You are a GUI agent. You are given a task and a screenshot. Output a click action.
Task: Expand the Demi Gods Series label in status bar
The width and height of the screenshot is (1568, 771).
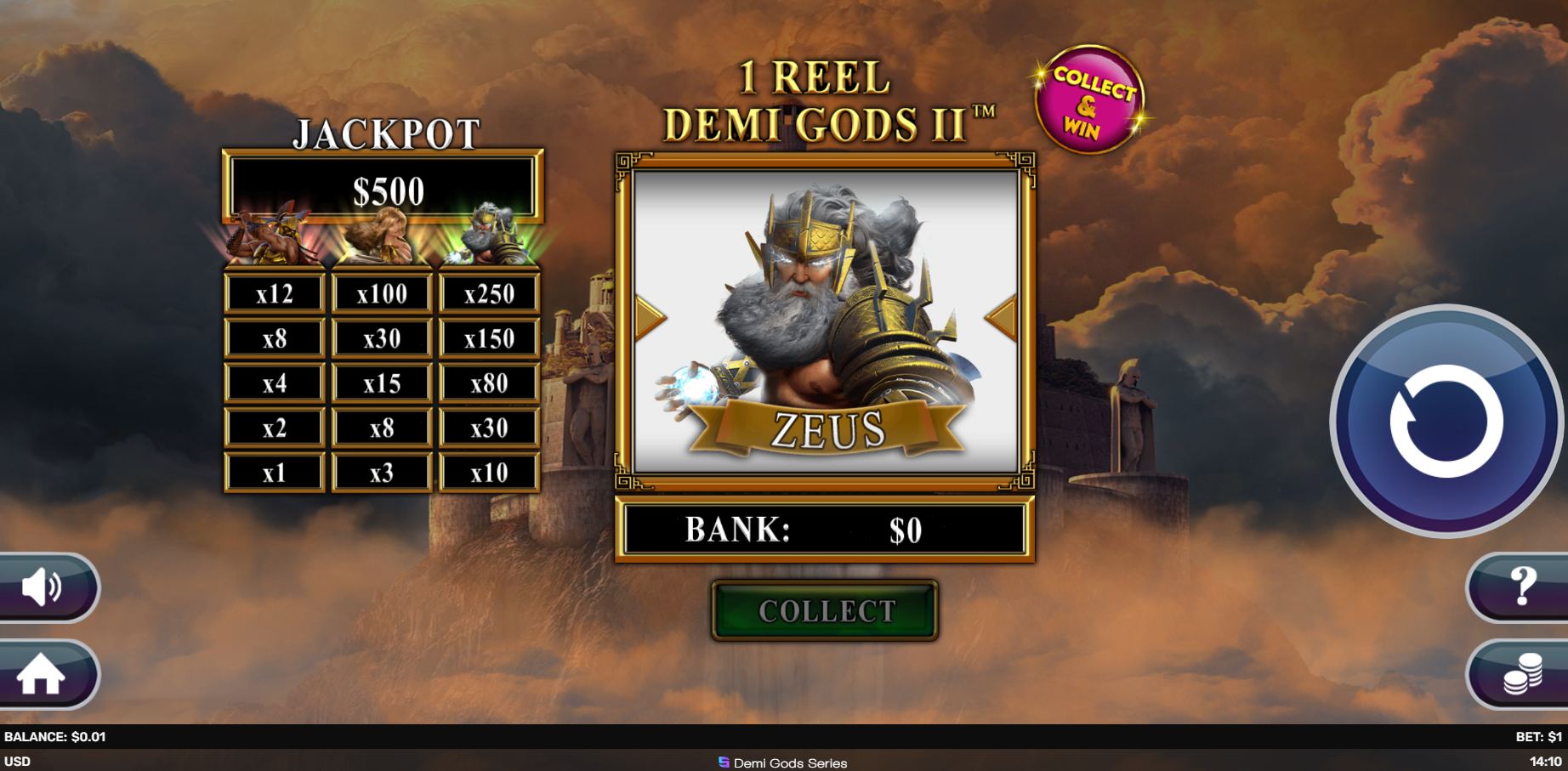[784, 762]
